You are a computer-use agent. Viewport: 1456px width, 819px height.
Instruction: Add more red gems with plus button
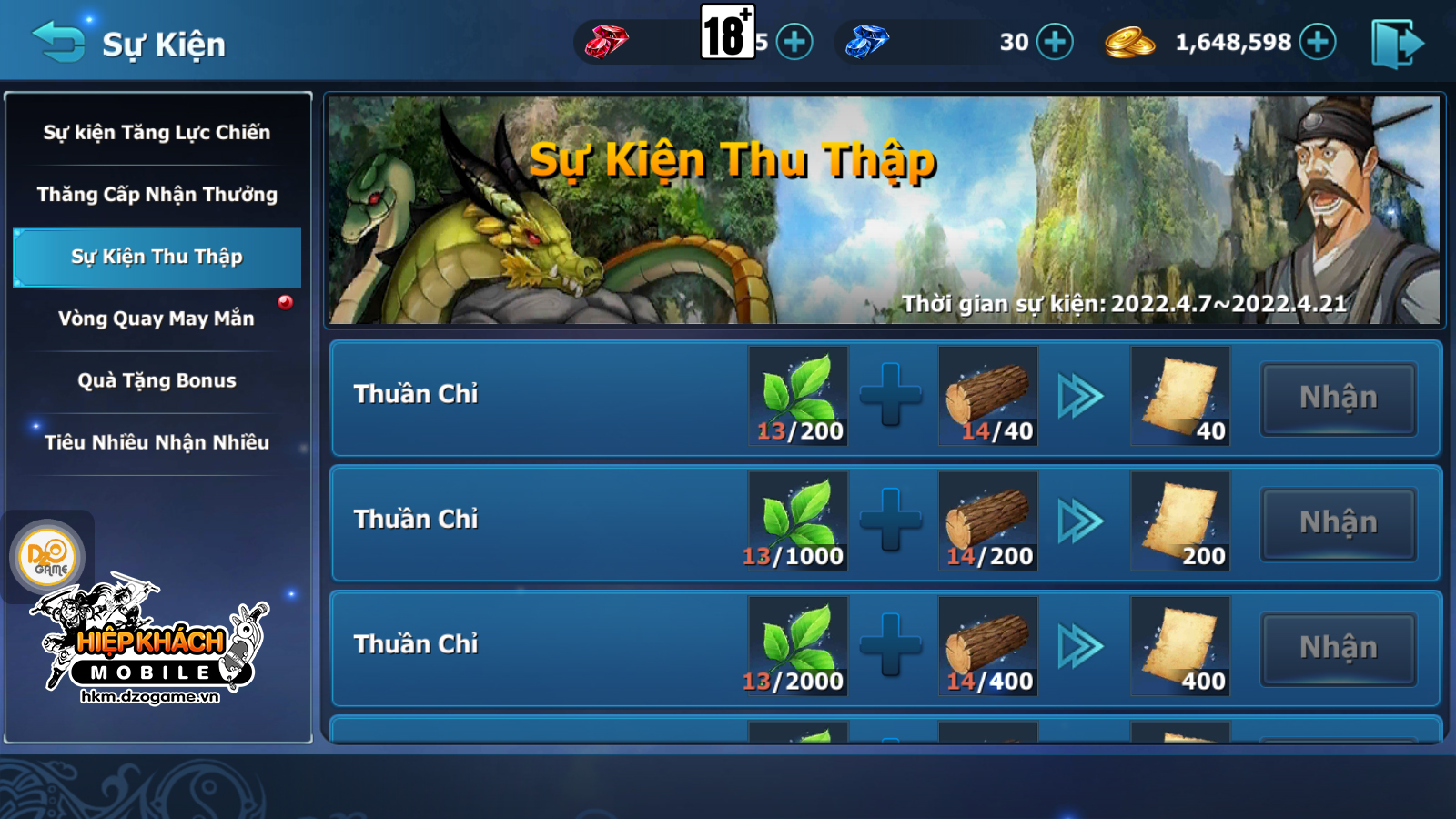794,42
